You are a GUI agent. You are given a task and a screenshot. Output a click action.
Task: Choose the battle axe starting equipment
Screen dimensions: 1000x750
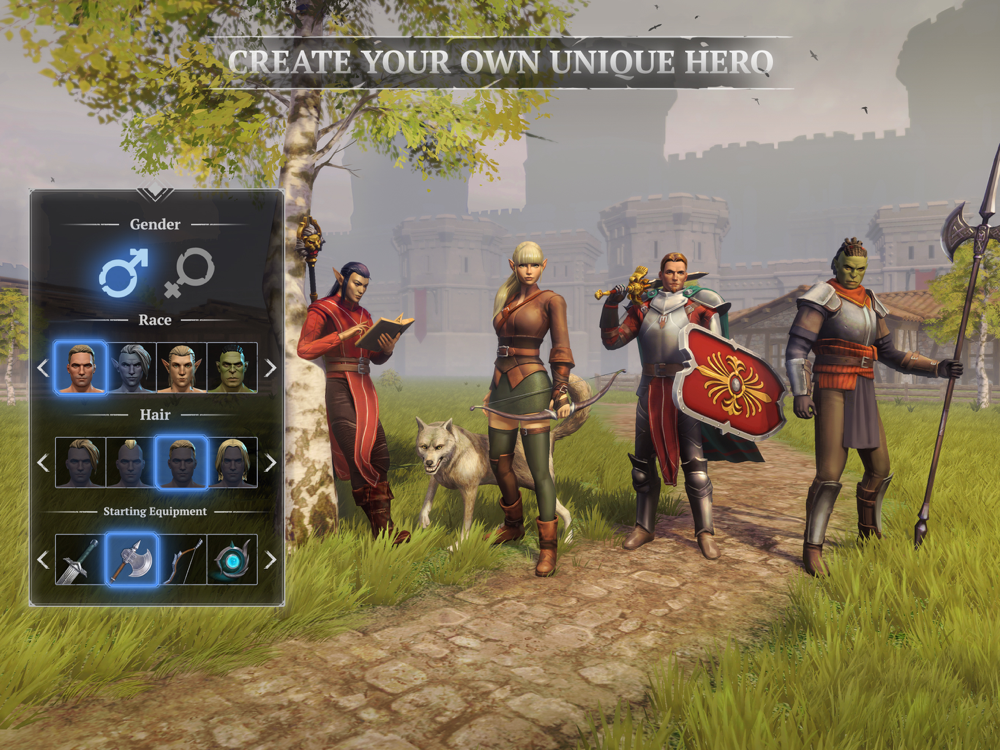pyautogui.click(x=131, y=559)
